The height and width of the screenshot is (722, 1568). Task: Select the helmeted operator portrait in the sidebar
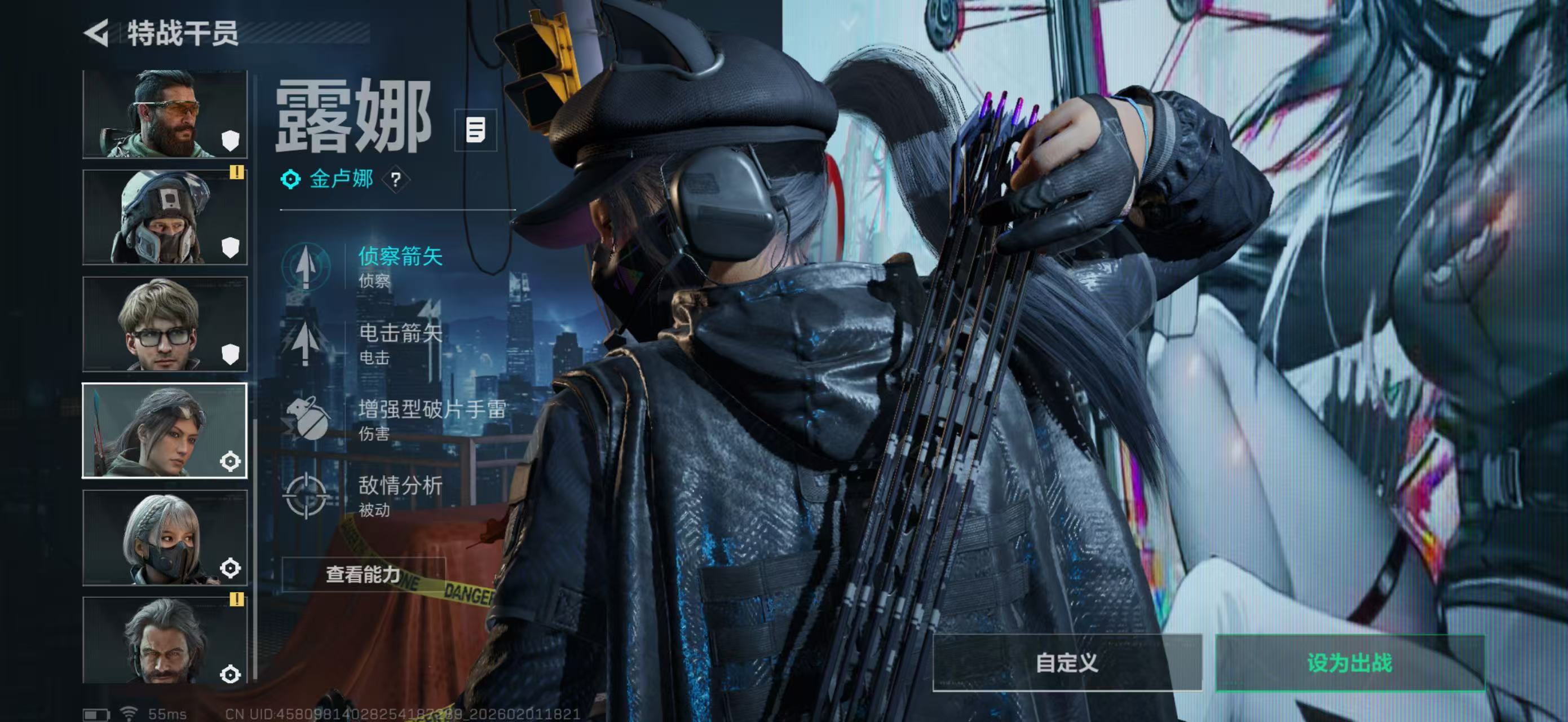164,216
